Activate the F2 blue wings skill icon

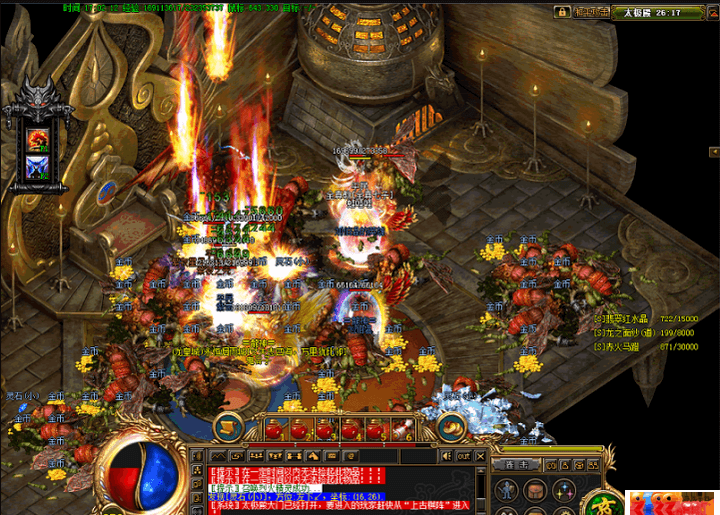(x=39, y=165)
